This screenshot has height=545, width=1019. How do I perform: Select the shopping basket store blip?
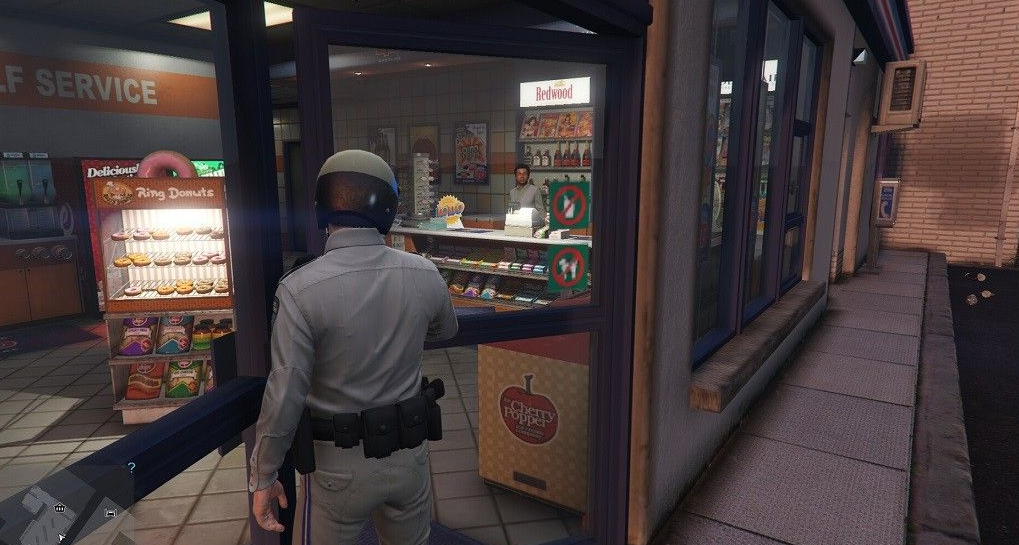click(60, 509)
